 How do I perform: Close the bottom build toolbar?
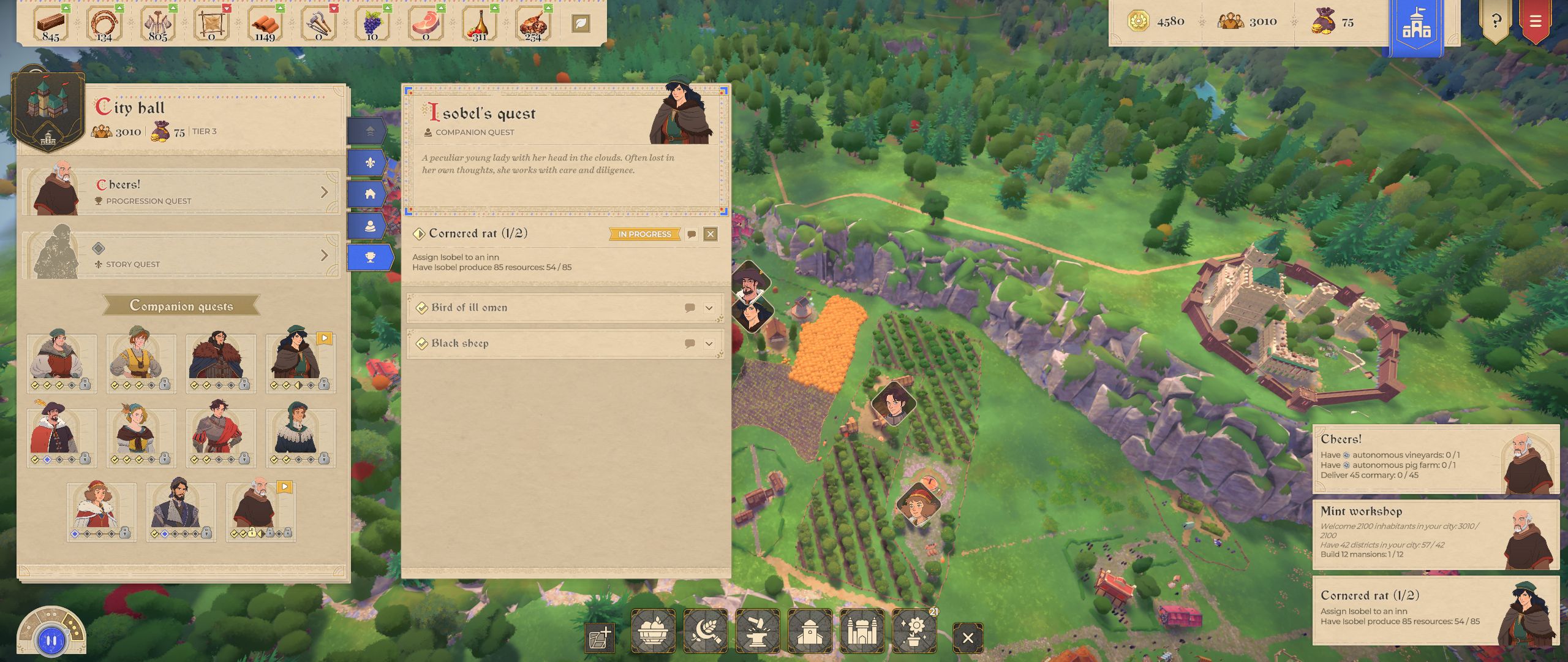pyautogui.click(x=968, y=638)
